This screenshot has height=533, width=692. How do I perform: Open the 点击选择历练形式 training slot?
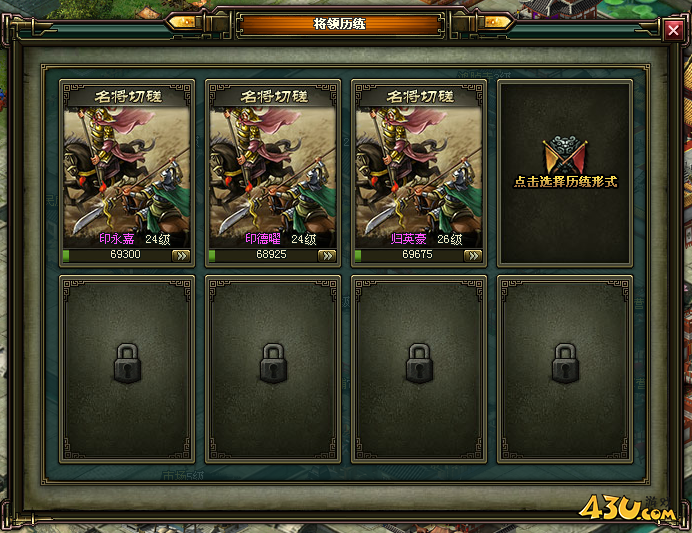click(x=565, y=171)
